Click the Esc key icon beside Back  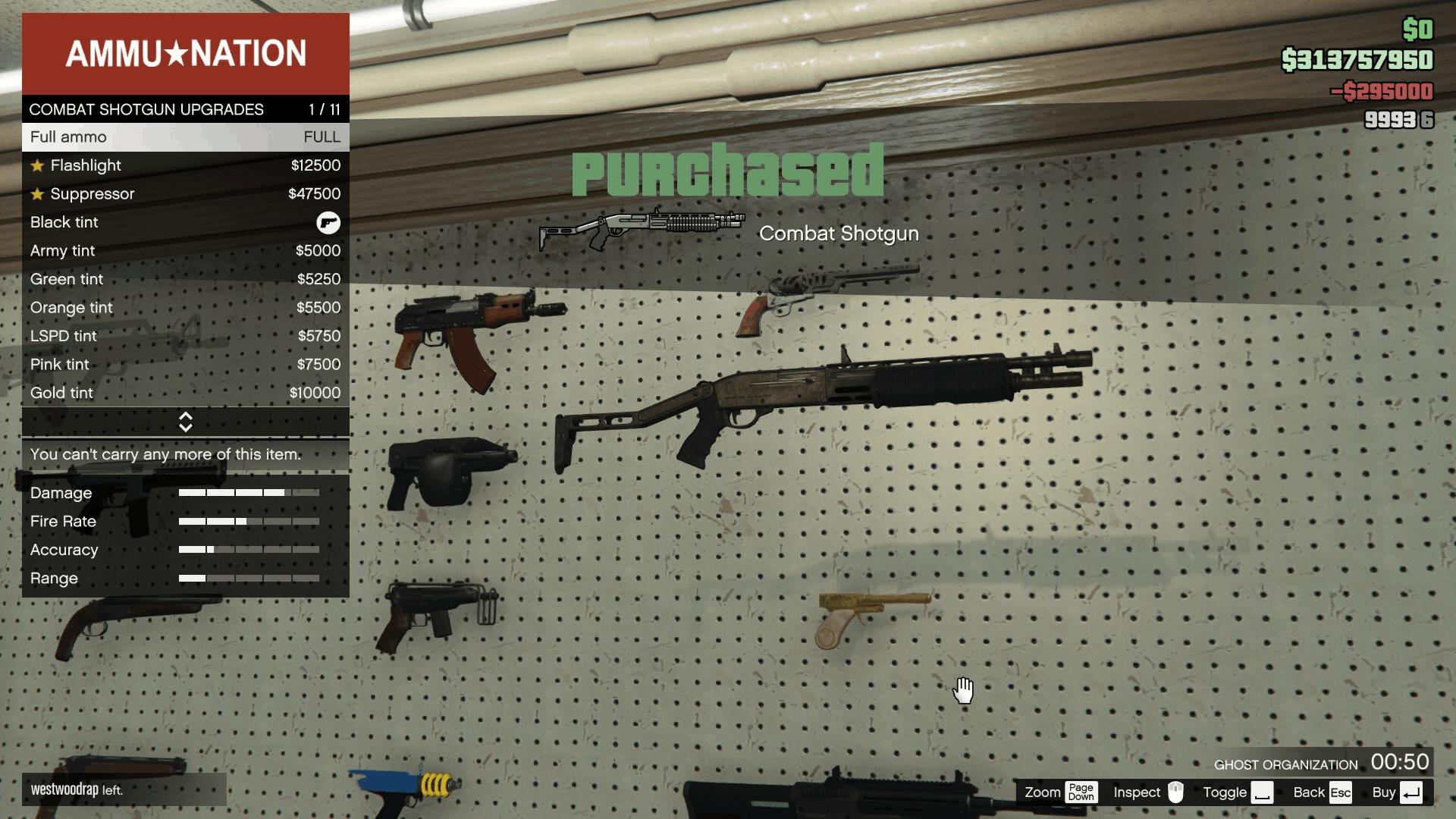pyautogui.click(x=1341, y=792)
